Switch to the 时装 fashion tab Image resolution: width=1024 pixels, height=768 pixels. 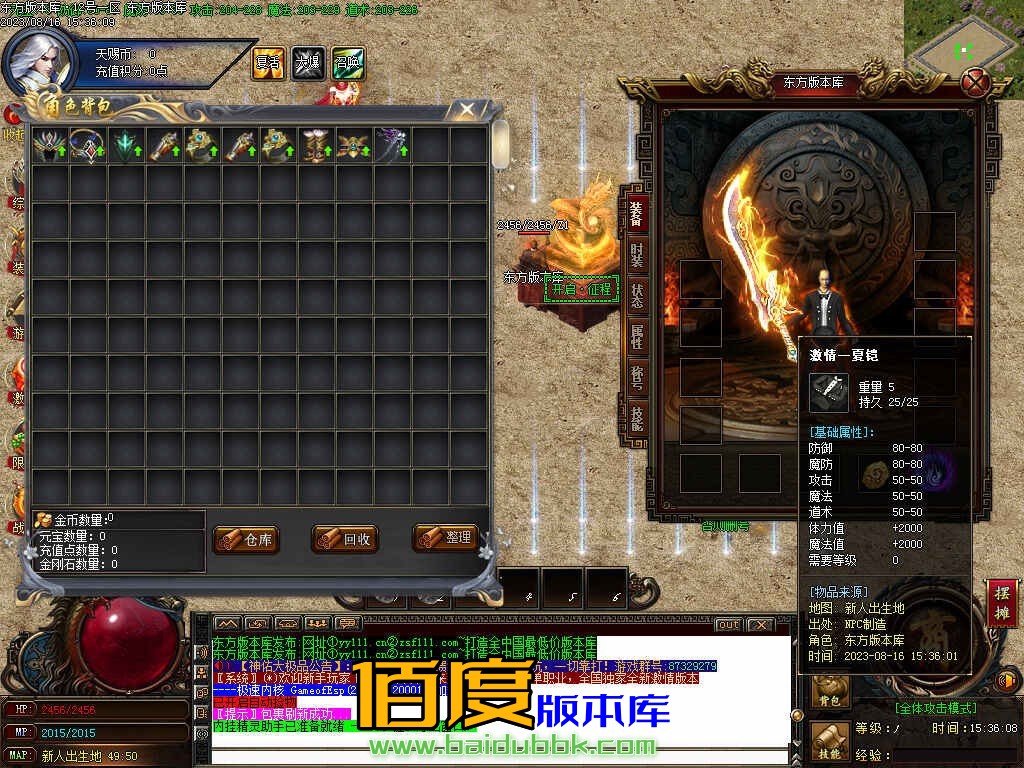[636, 253]
